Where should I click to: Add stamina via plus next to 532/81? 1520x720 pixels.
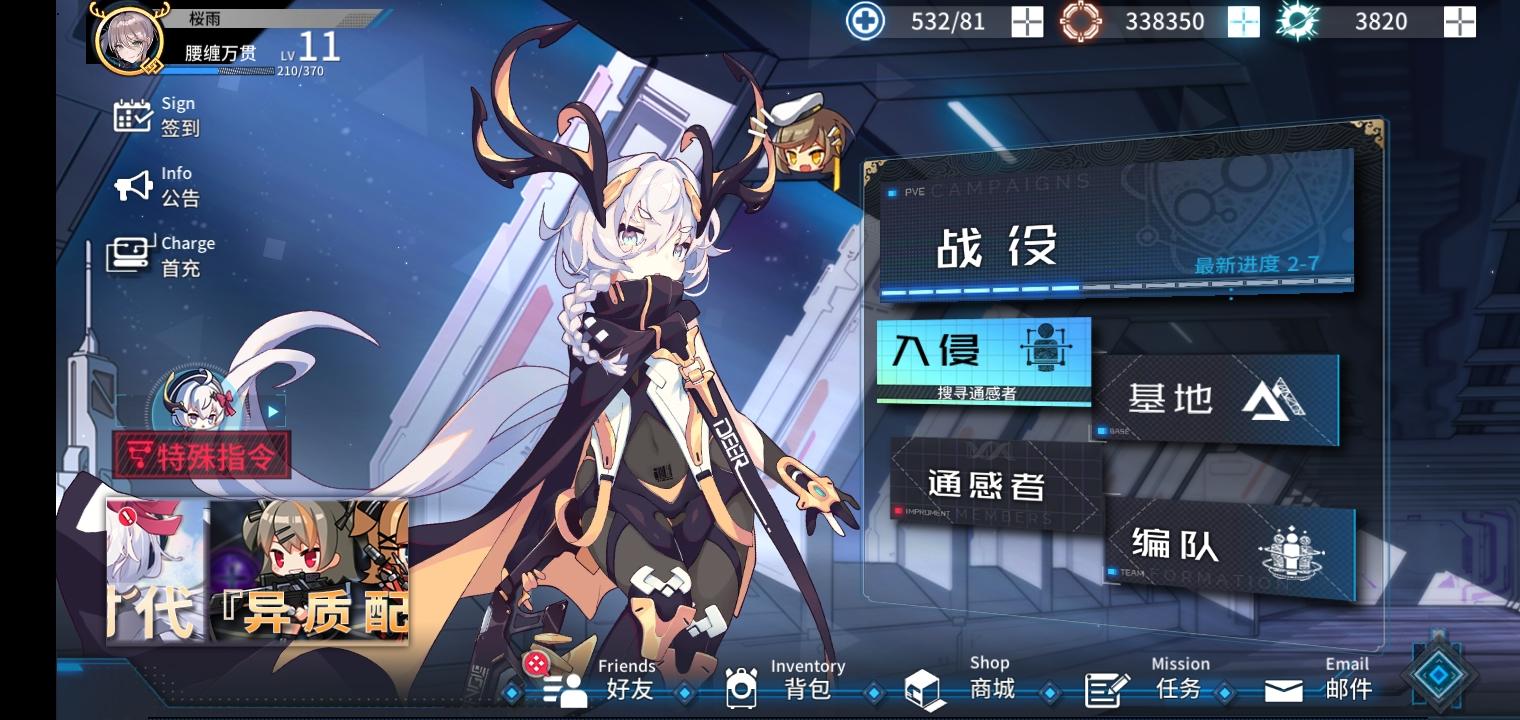pos(1026,21)
